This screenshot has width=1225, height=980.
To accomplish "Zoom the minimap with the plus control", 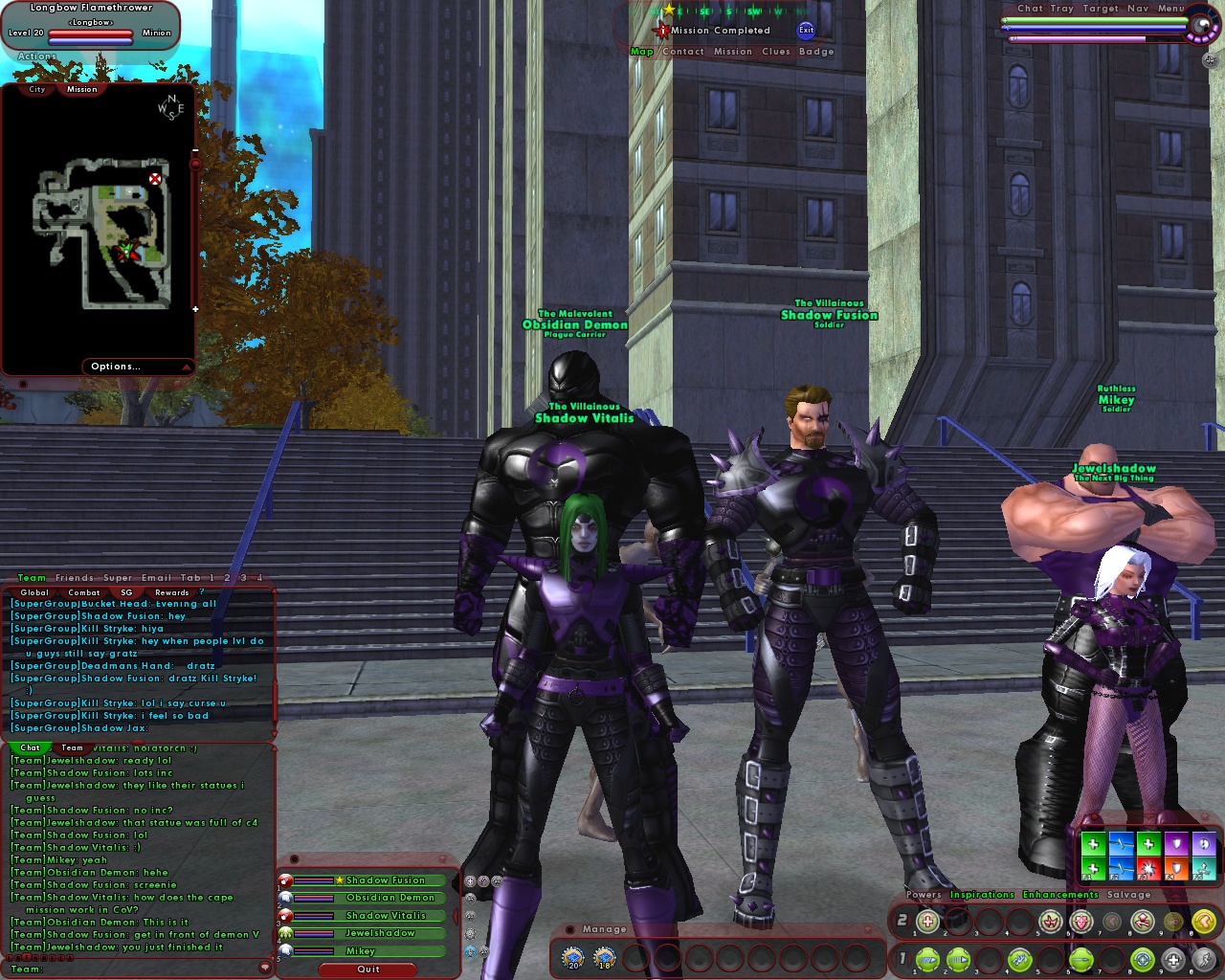I will click(195, 309).
